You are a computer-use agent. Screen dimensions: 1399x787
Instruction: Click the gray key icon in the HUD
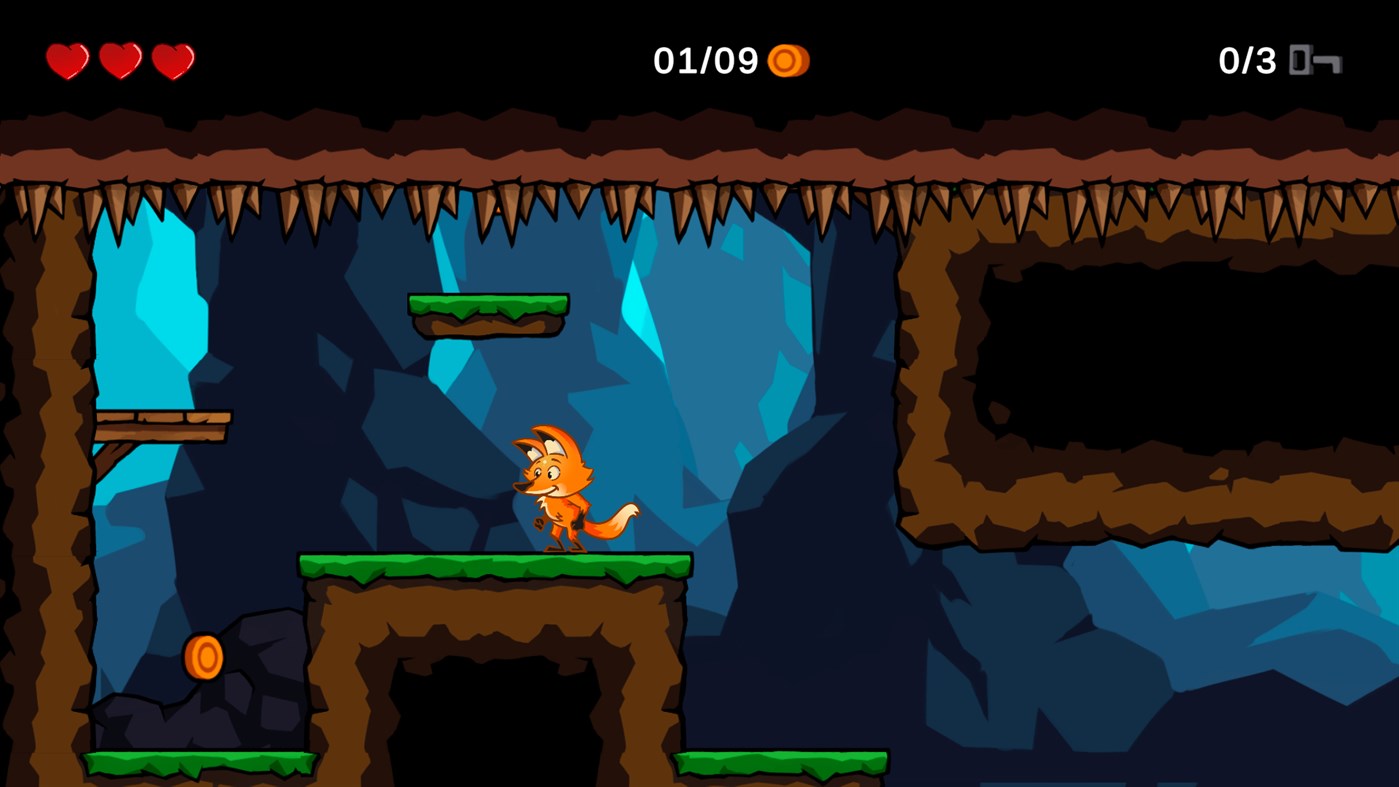[x=1316, y=61]
